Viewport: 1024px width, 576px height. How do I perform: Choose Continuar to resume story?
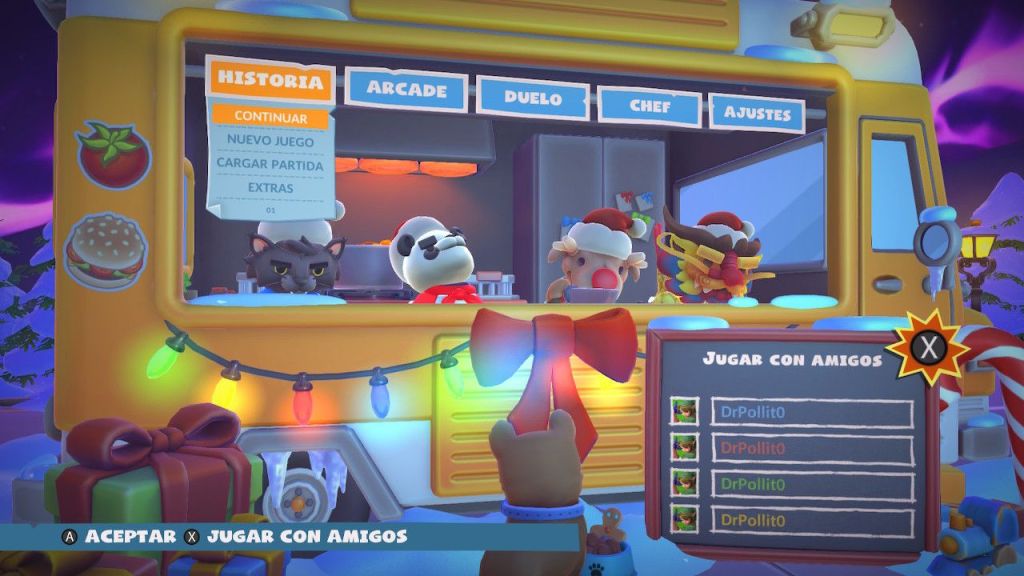point(270,117)
